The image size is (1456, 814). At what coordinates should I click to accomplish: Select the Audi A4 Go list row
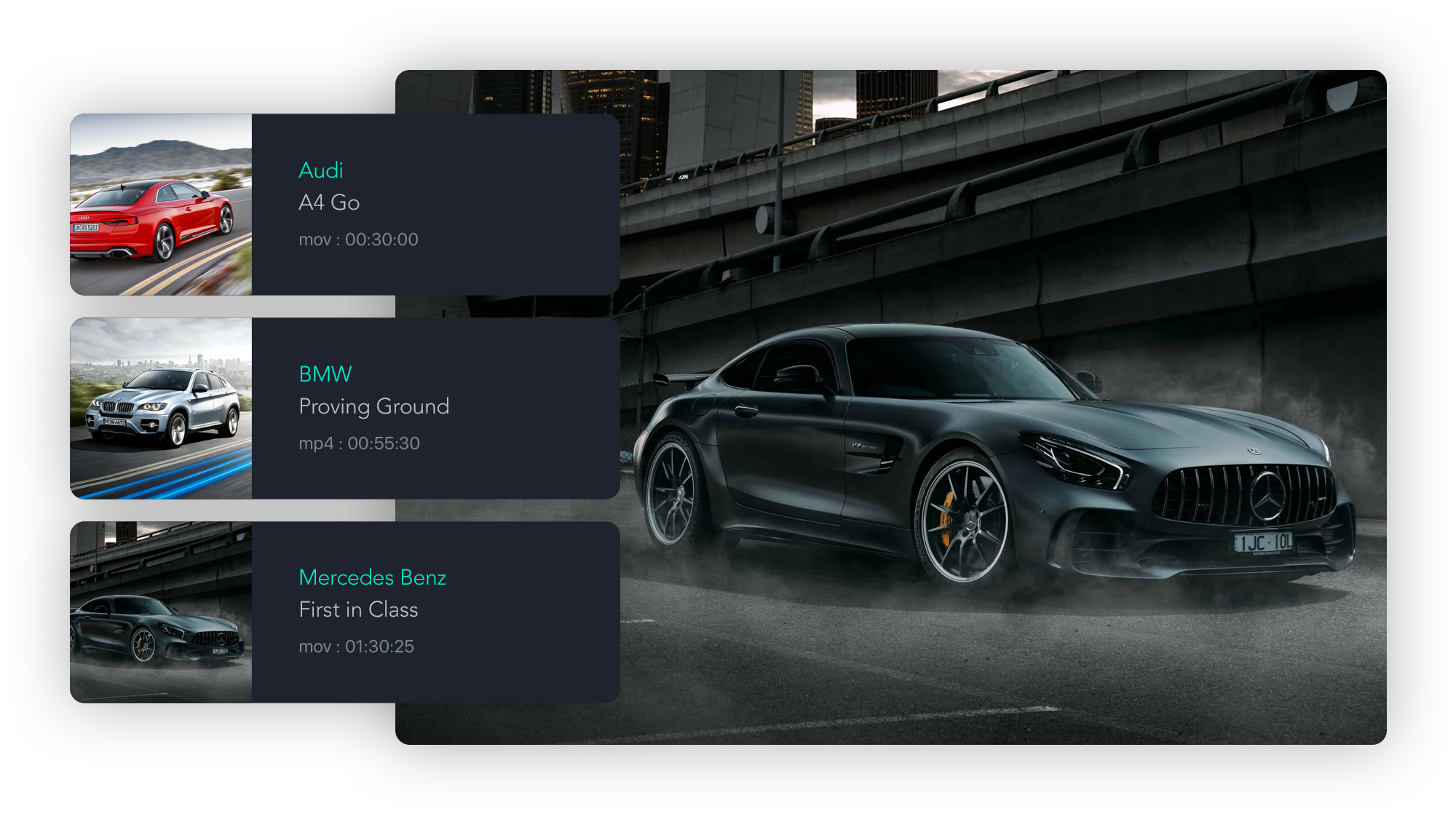tap(435, 205)
